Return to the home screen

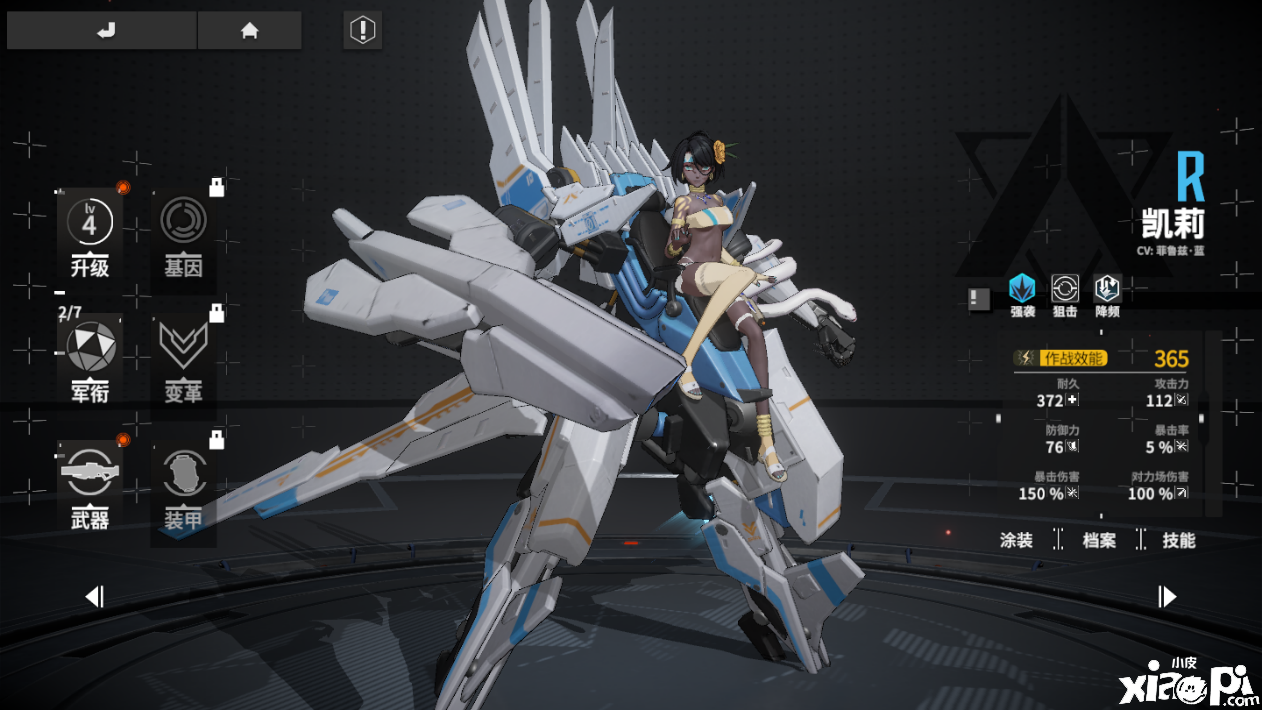pos(249,30)
